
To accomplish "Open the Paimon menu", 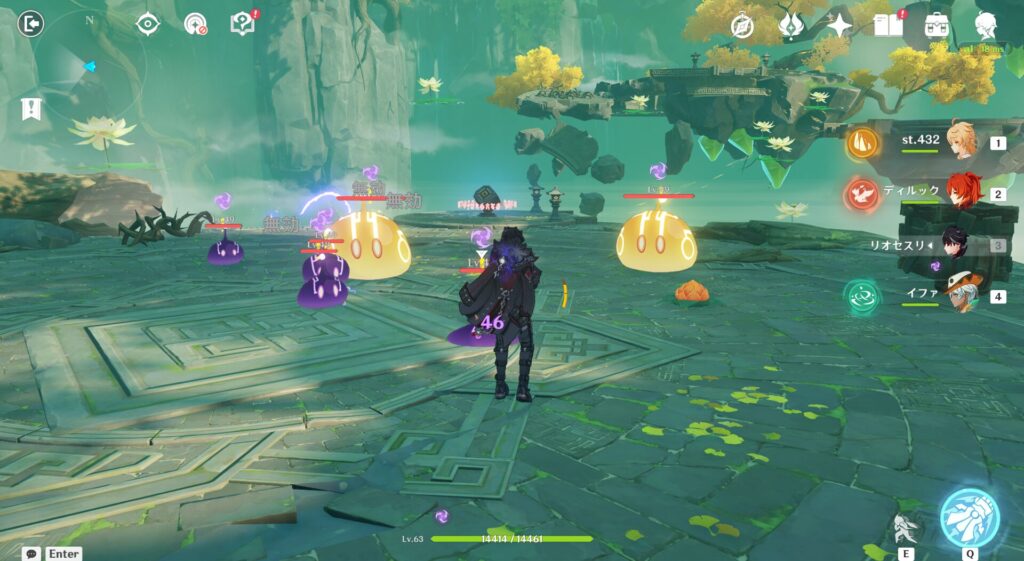I will click(x=986, y=27).
